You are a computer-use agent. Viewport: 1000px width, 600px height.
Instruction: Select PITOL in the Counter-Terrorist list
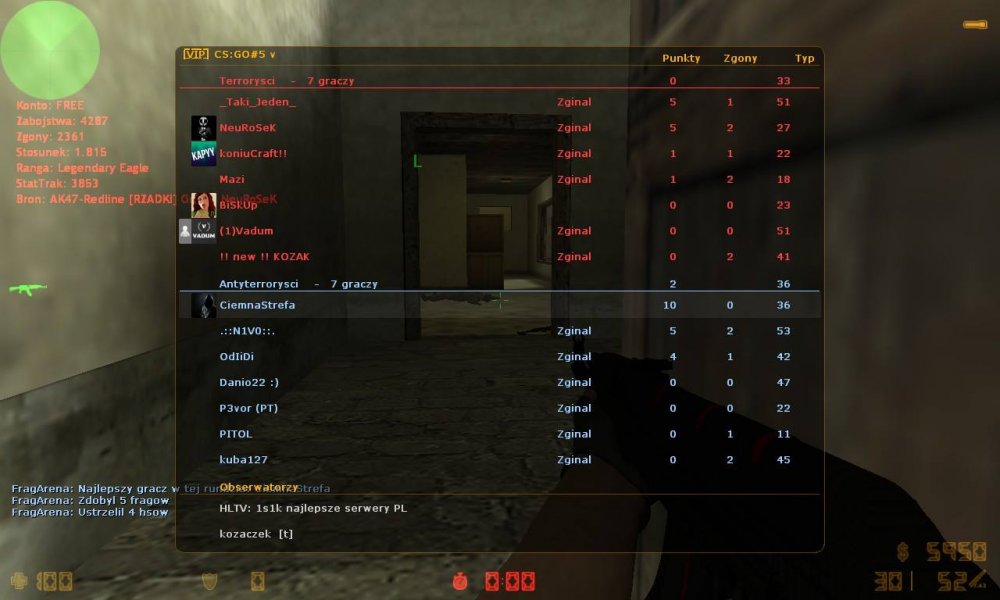click(236, 435)
